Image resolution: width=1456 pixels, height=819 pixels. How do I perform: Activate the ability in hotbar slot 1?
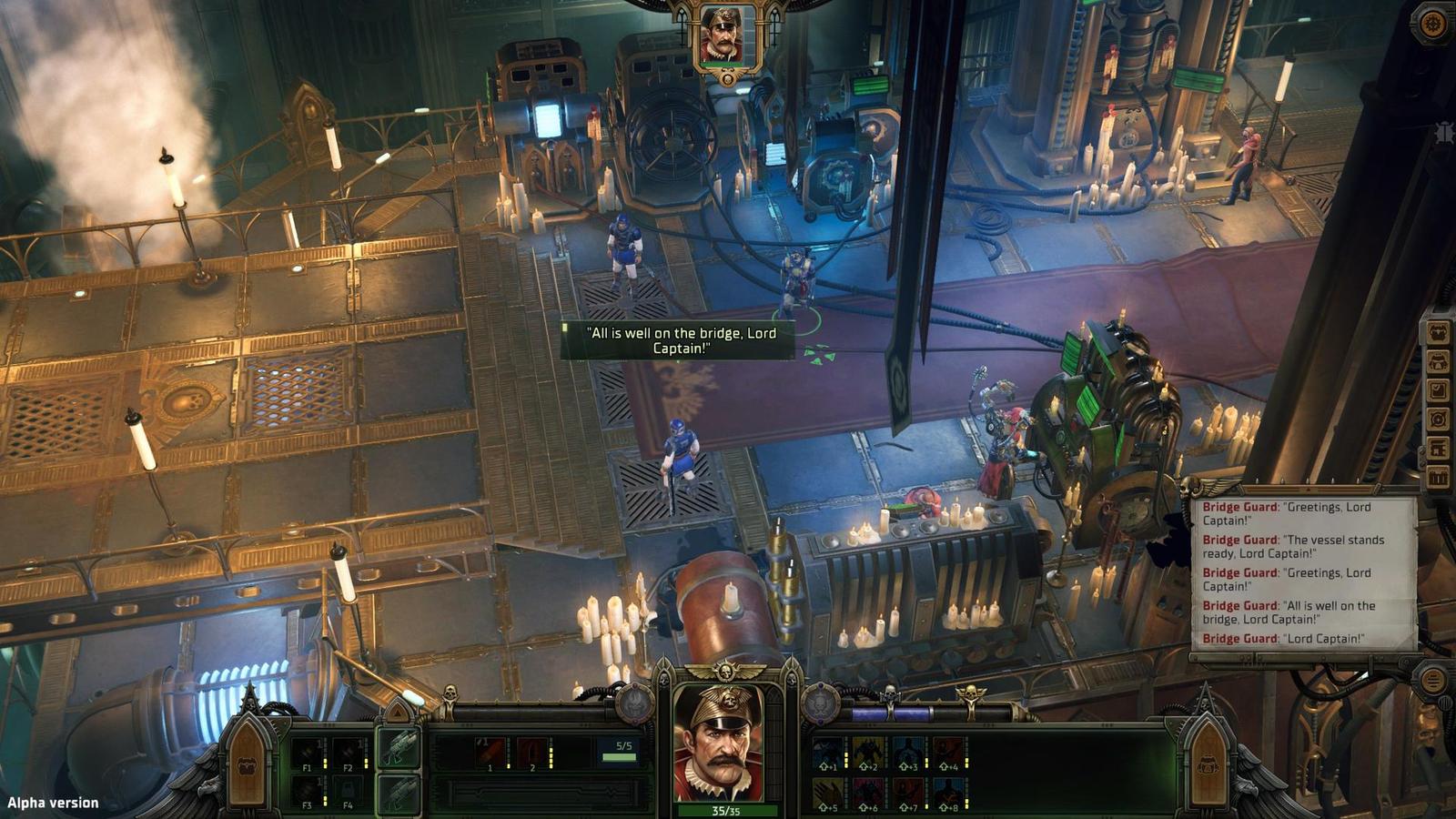point(491,753)
